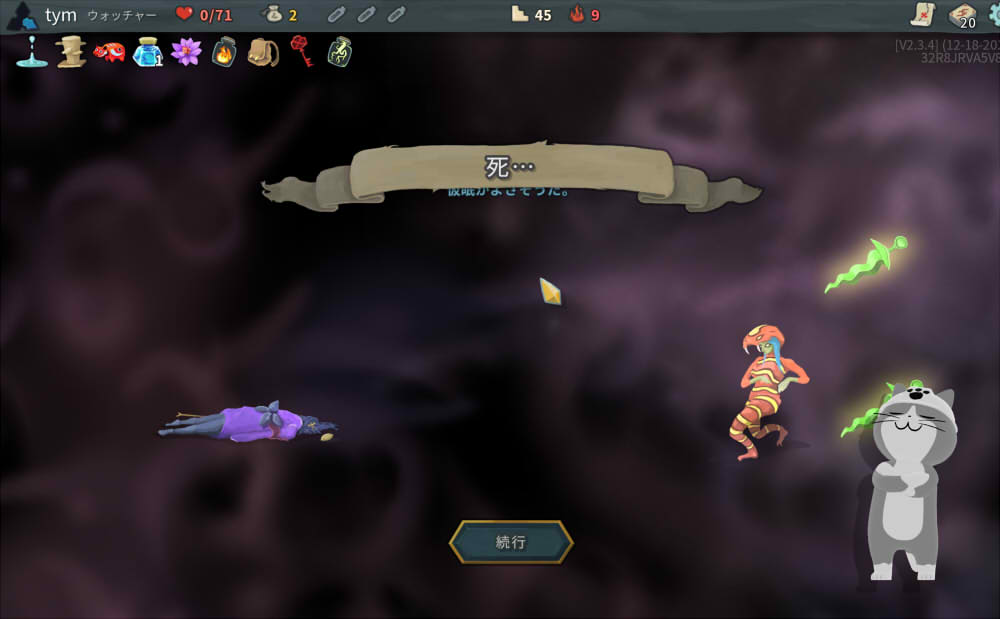This screenshot has width=1000, height=619.
Task: Inspect the purple lotus flower relic
Action: pos(186,51)
